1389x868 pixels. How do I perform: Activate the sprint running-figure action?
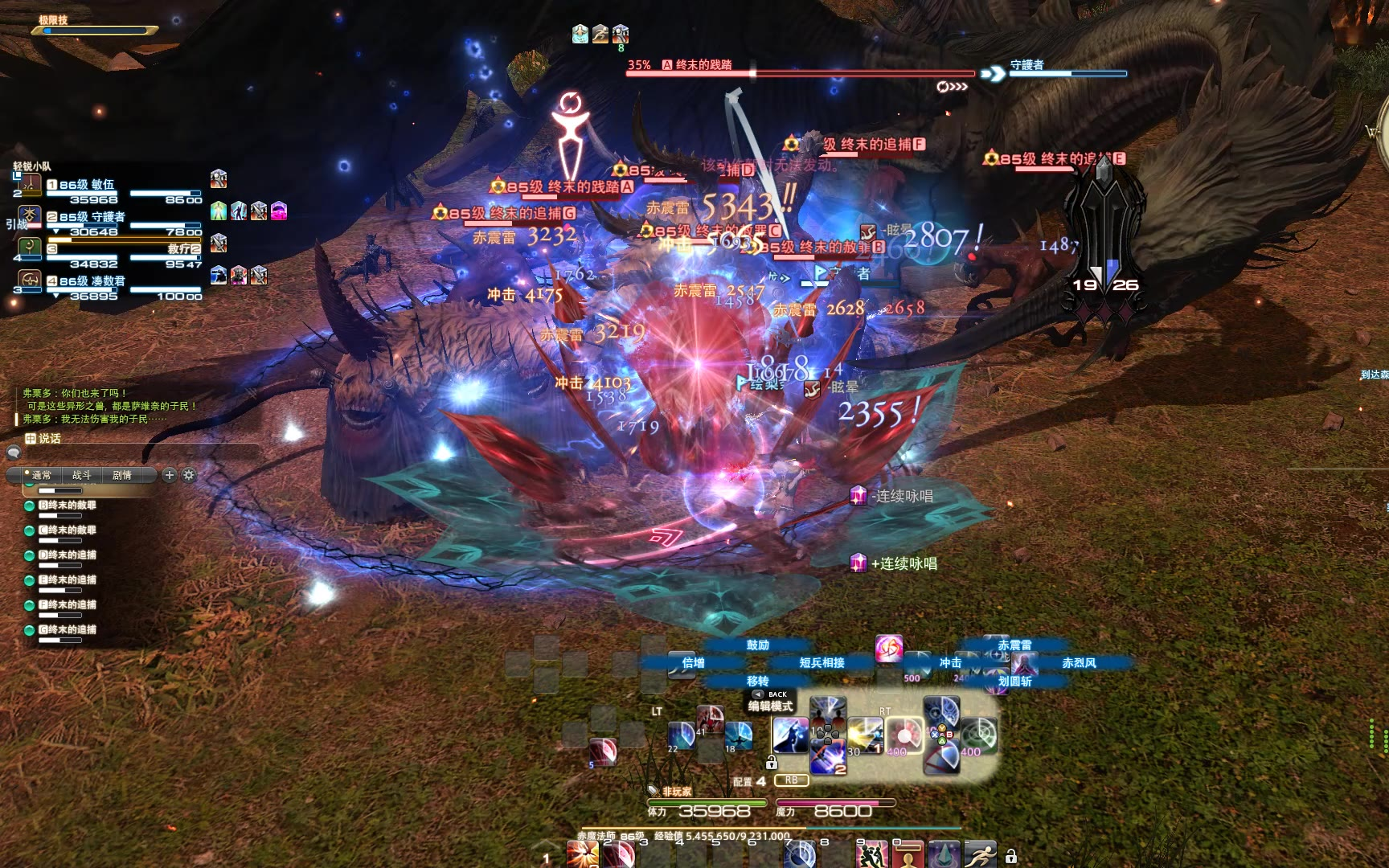coord(981,854)
